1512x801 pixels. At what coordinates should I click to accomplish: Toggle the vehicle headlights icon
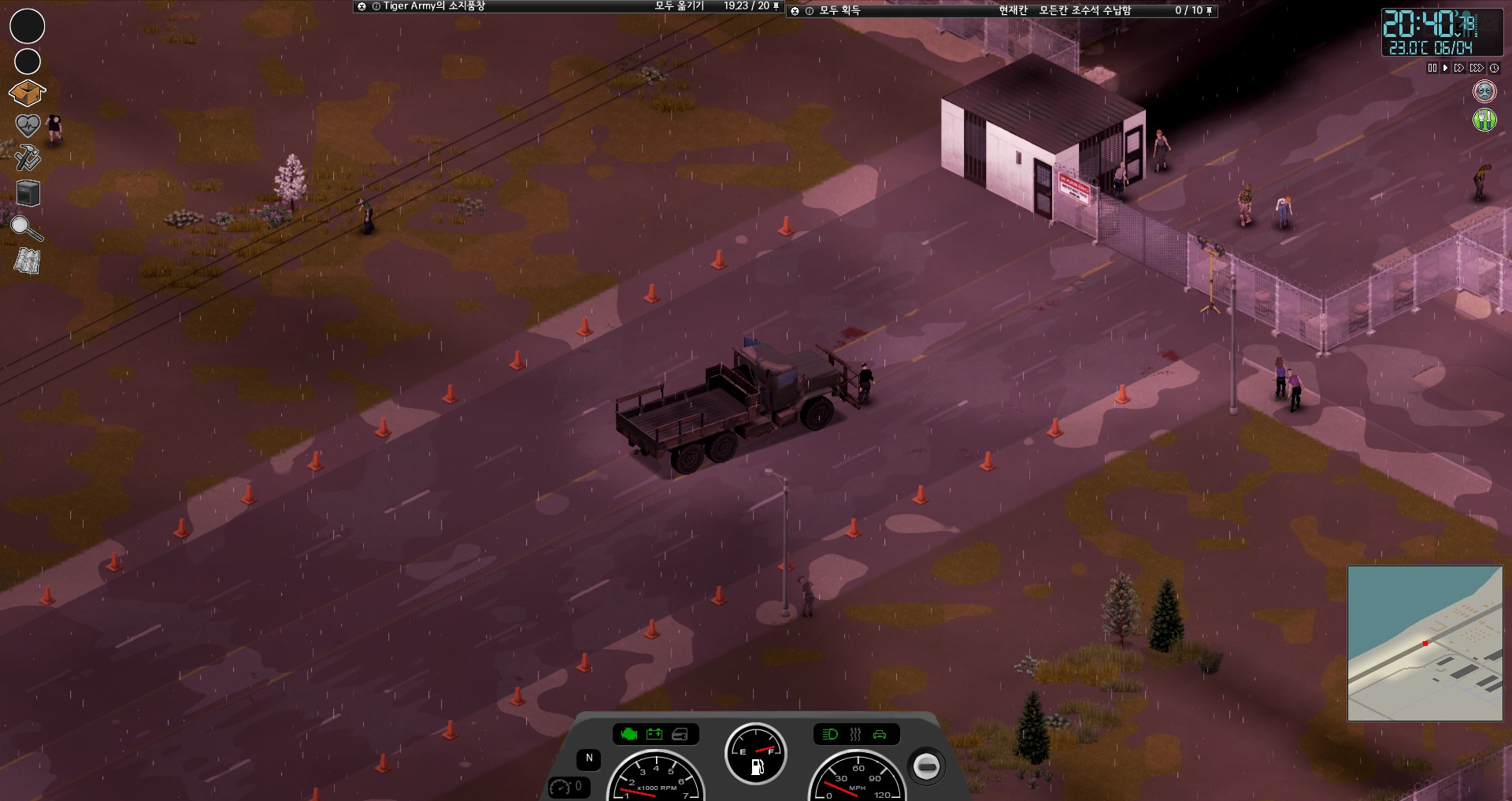click(830, 735)
